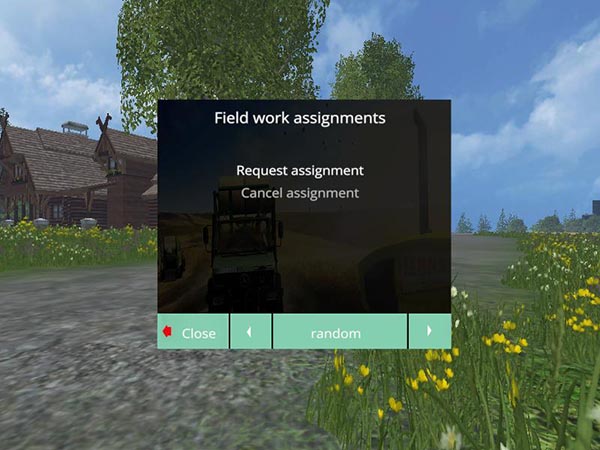The image size is (600, 450).
Task: Select Request assignment option
Action: click(x=300, y=170)
